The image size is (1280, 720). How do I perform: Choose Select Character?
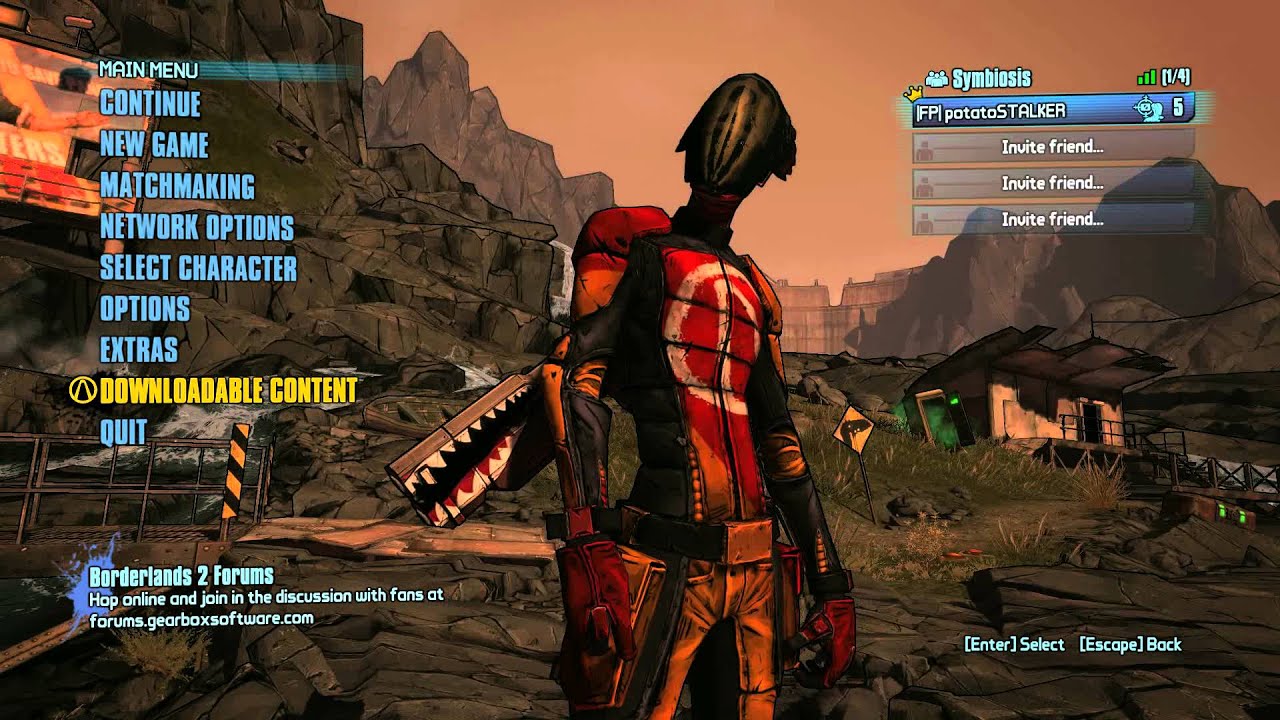198,268
